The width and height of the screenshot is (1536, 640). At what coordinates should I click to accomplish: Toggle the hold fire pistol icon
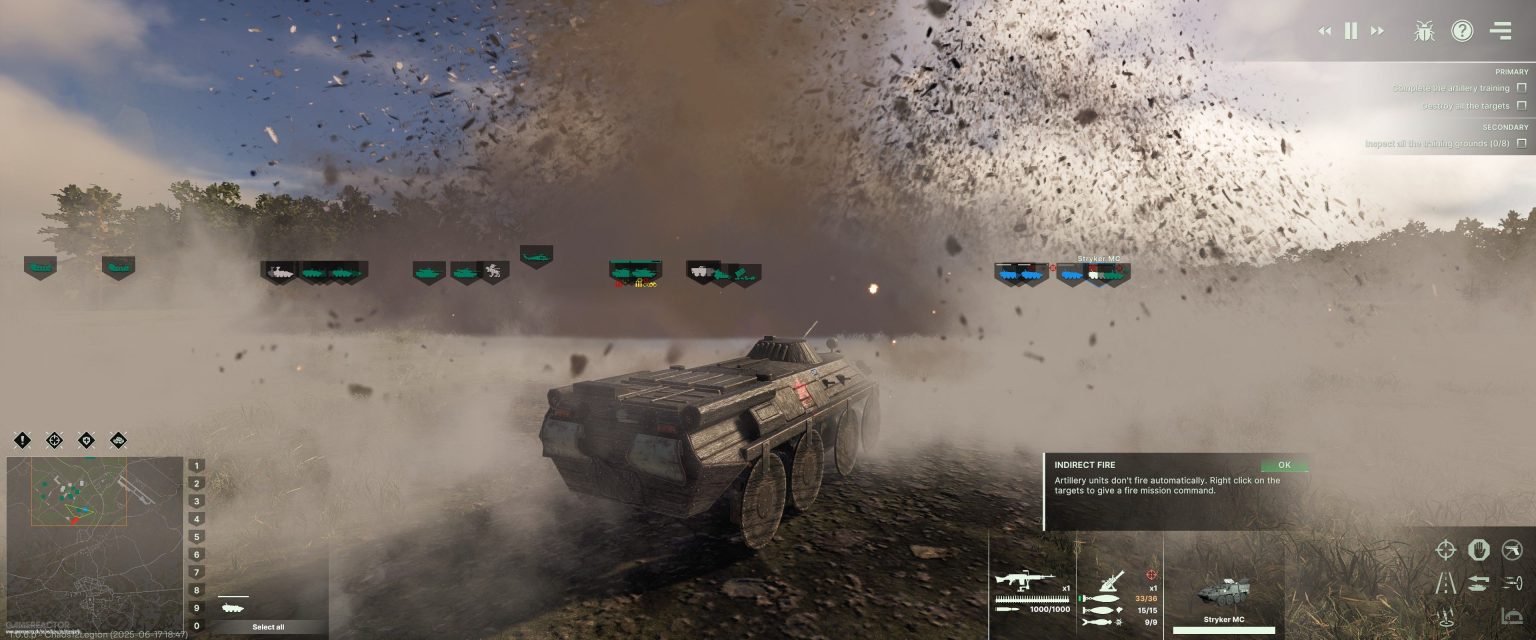pos(1512,549)
